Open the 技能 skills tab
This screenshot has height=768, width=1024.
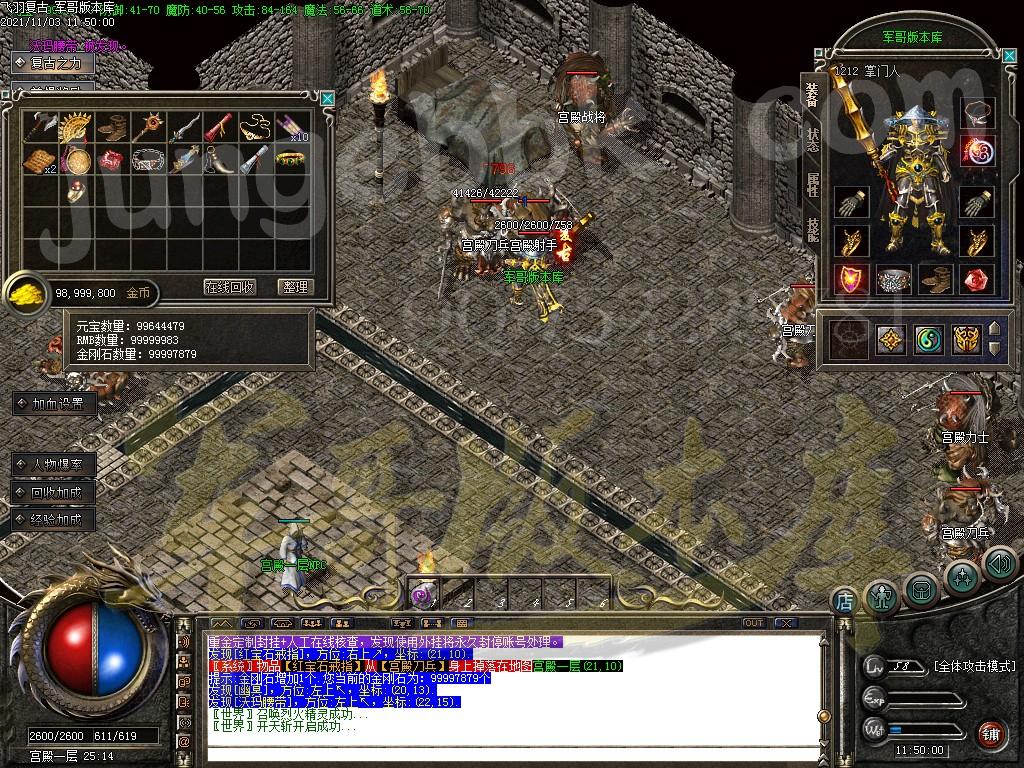pos(813,232)
